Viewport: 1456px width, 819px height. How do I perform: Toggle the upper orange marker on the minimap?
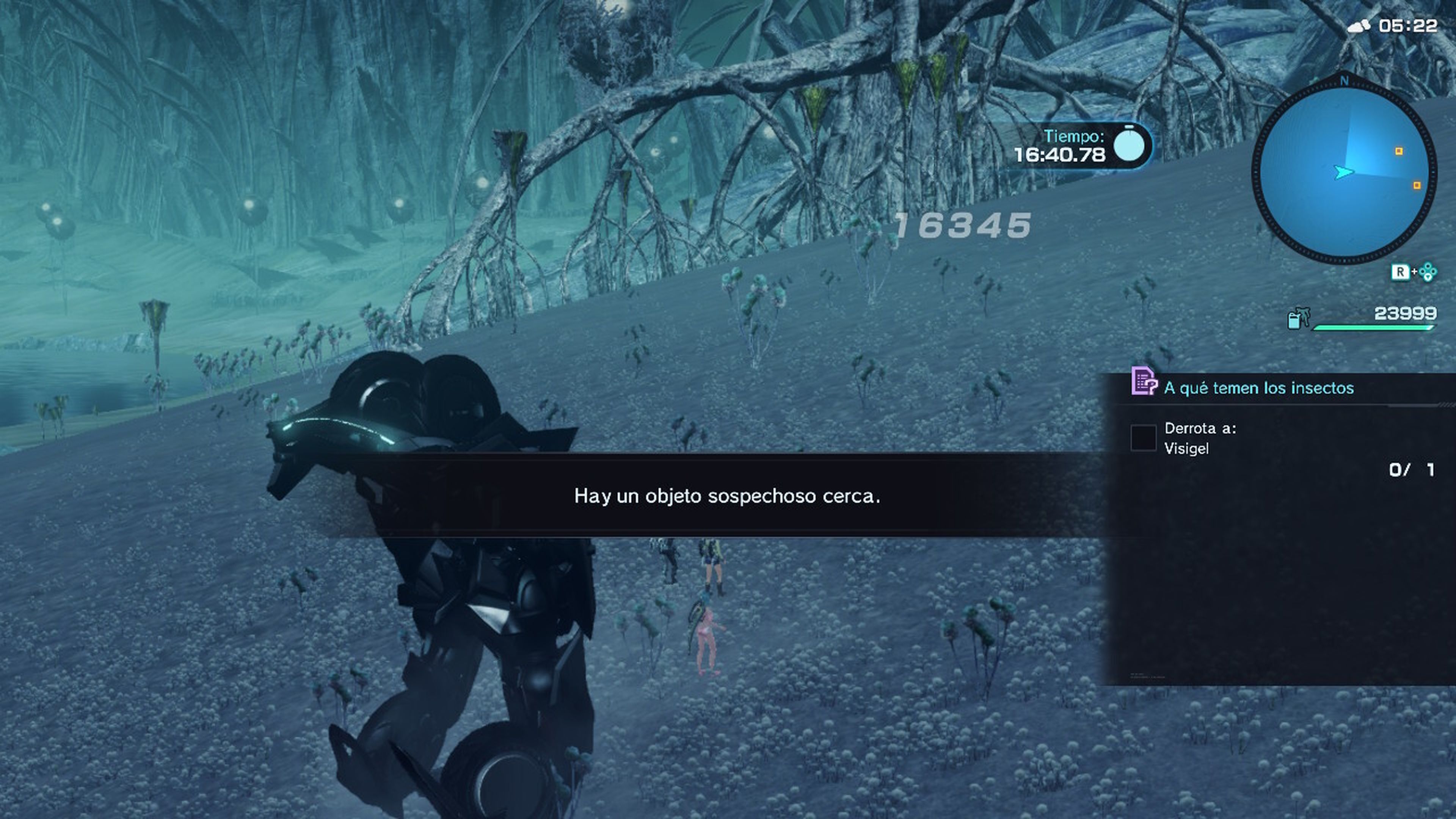1400,151
